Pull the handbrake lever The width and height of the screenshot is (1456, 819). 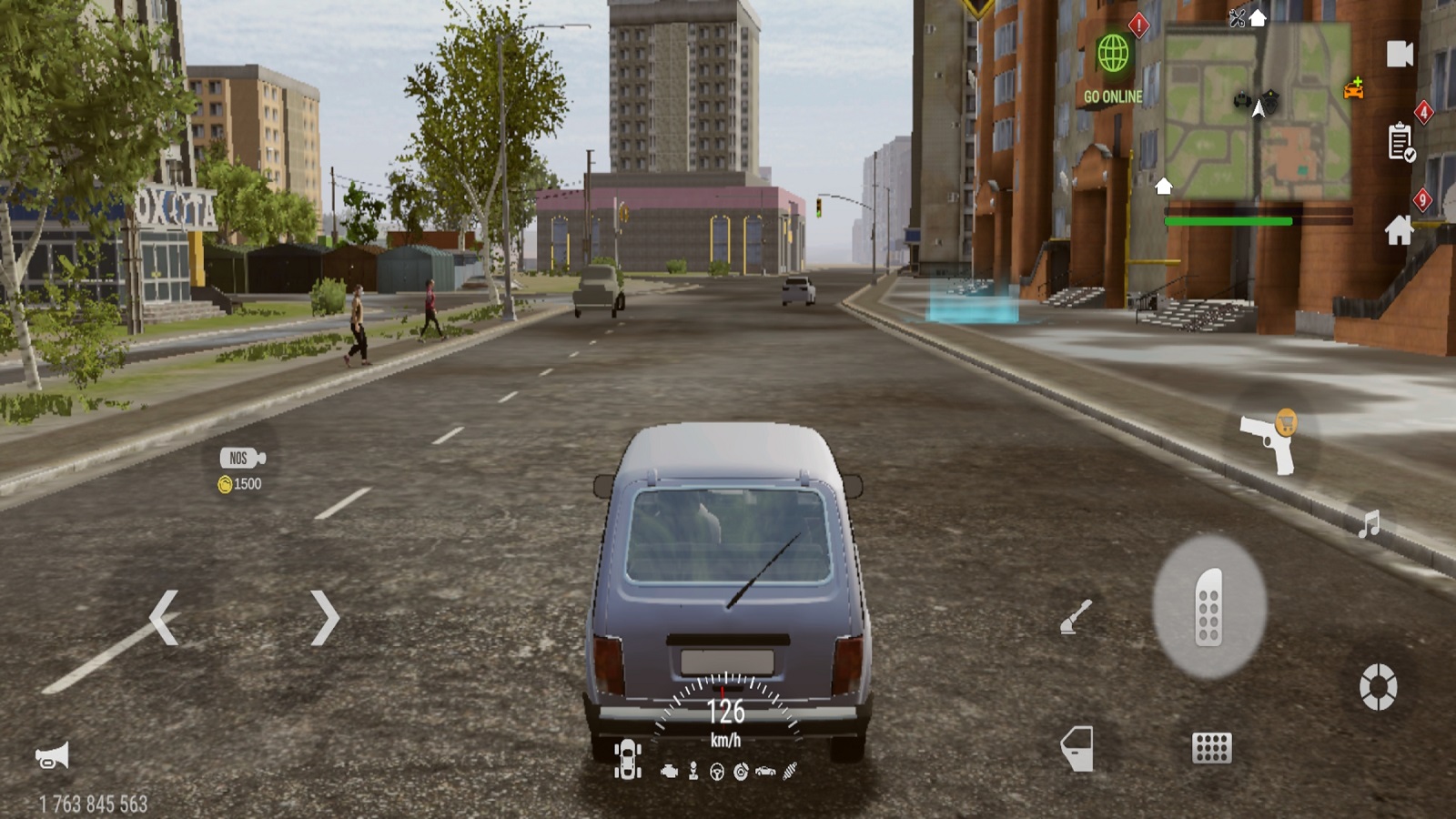(x=1076, y=617)
